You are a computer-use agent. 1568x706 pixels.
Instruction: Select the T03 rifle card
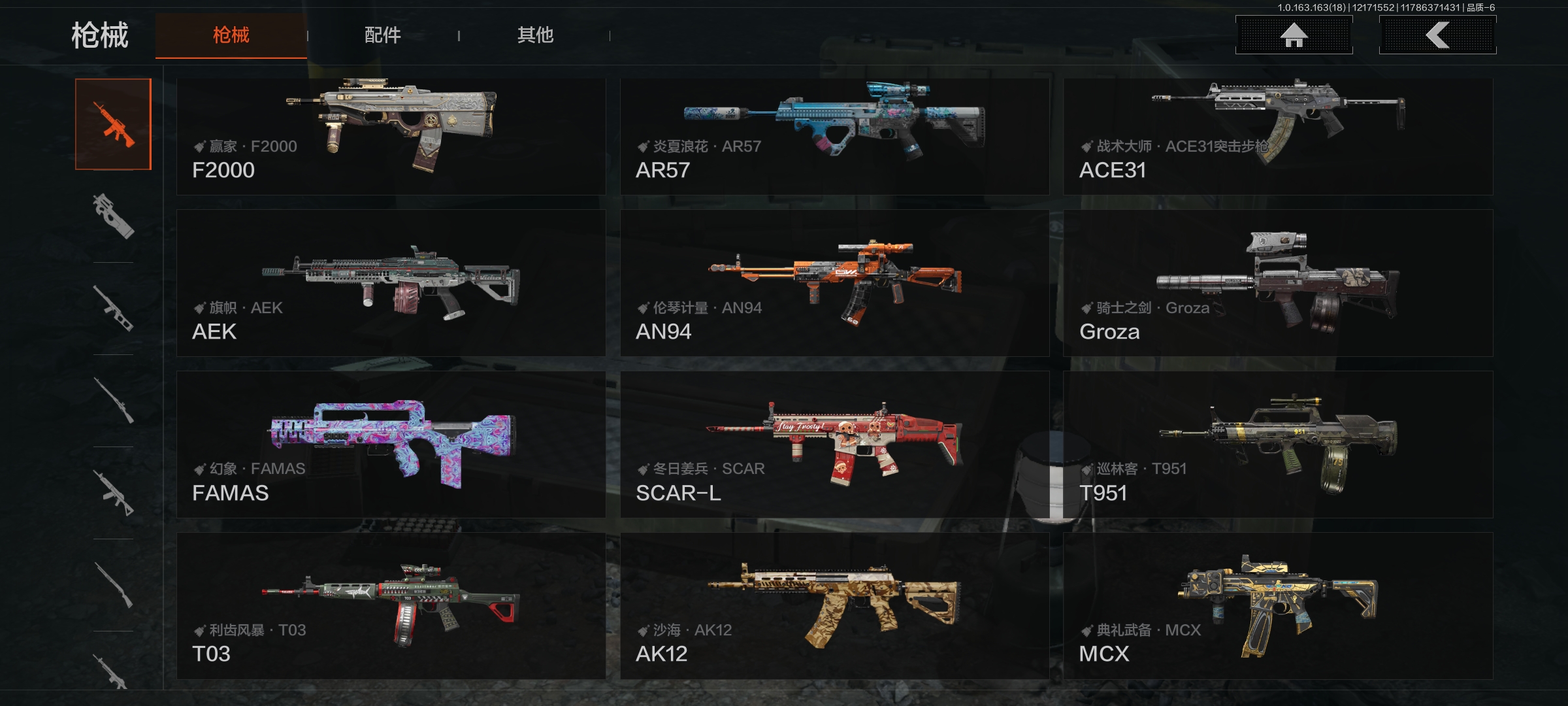(391, 606)
